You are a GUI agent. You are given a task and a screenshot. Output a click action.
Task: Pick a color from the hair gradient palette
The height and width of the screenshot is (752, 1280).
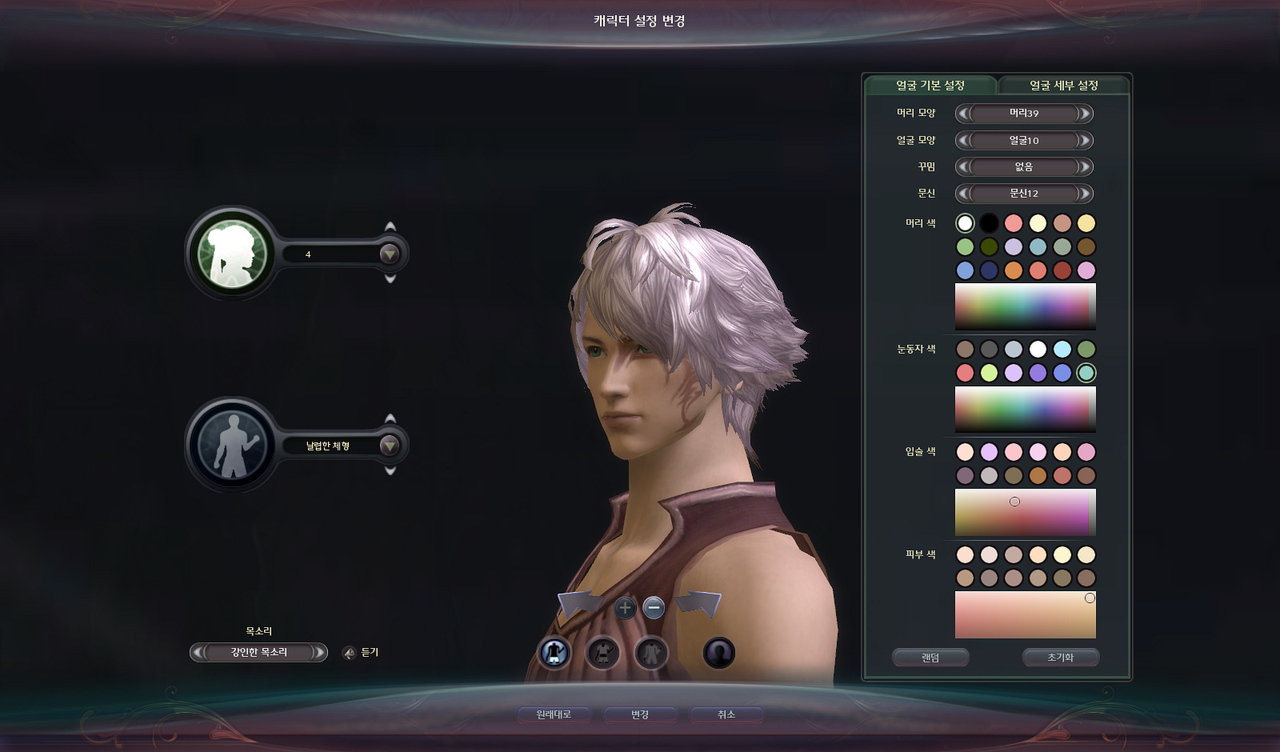click(x=1025, y=306)
